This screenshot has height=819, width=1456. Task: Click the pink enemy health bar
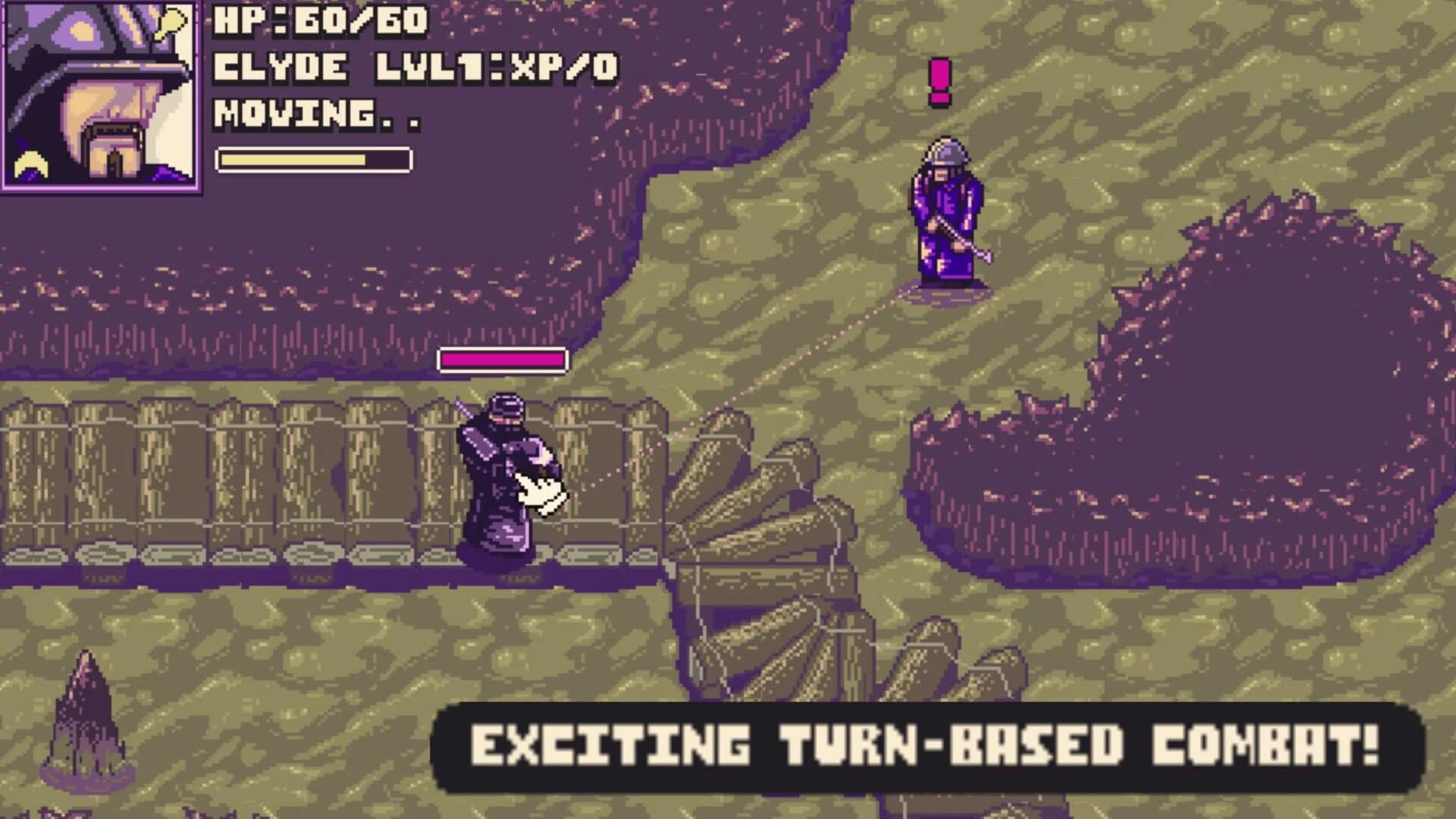pyautogui.click(x=502, y=359)
